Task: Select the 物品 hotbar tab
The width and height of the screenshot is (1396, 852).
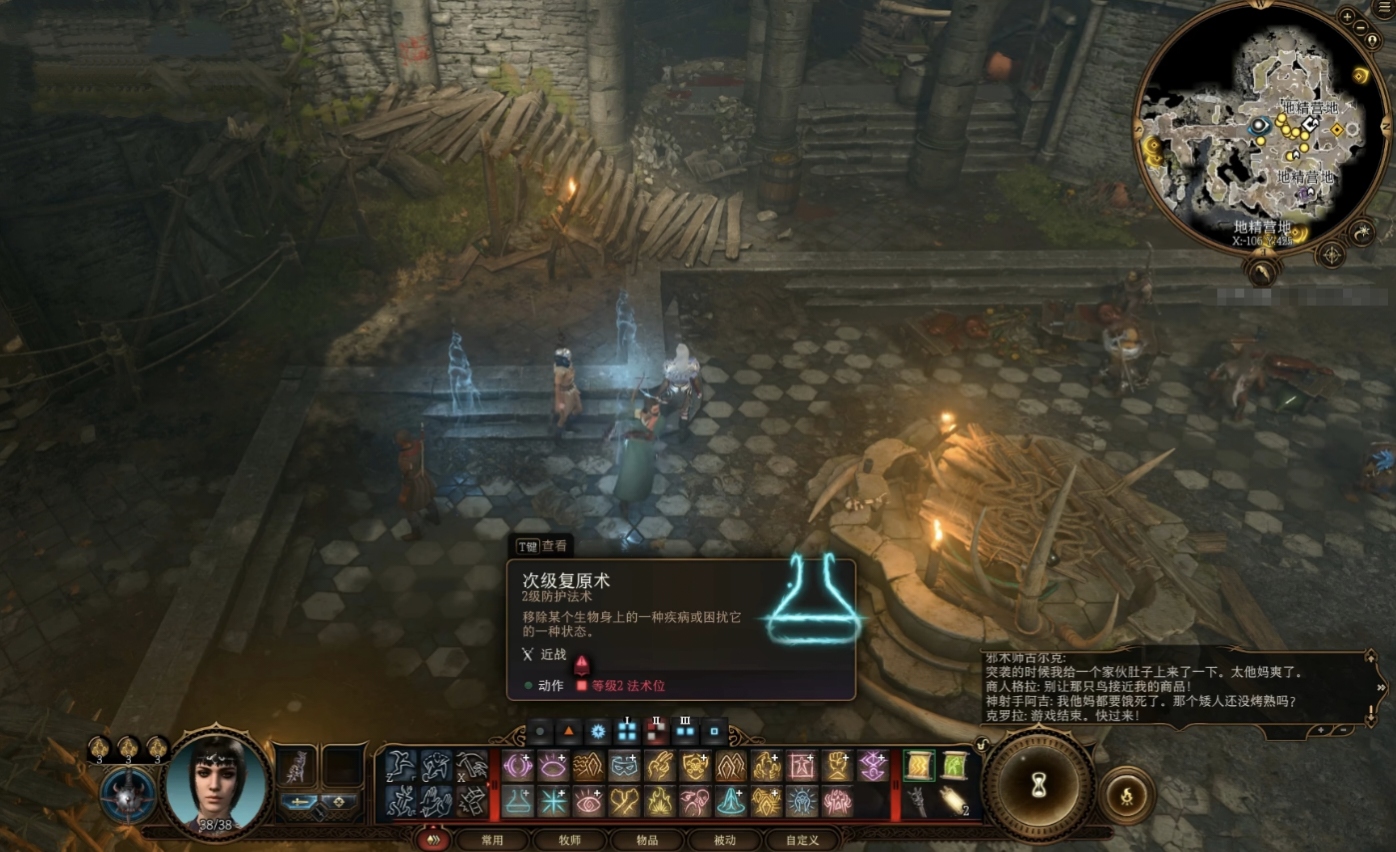Action: (647, 840)
